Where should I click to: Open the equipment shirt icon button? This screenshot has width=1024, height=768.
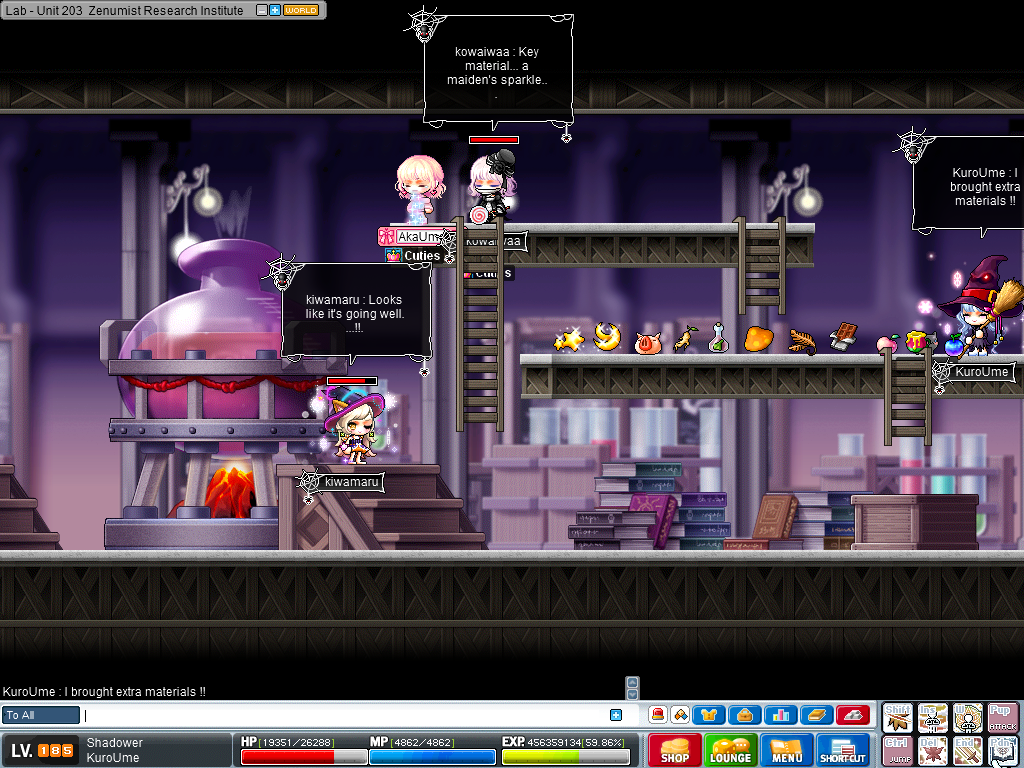[x=709, y=715]
